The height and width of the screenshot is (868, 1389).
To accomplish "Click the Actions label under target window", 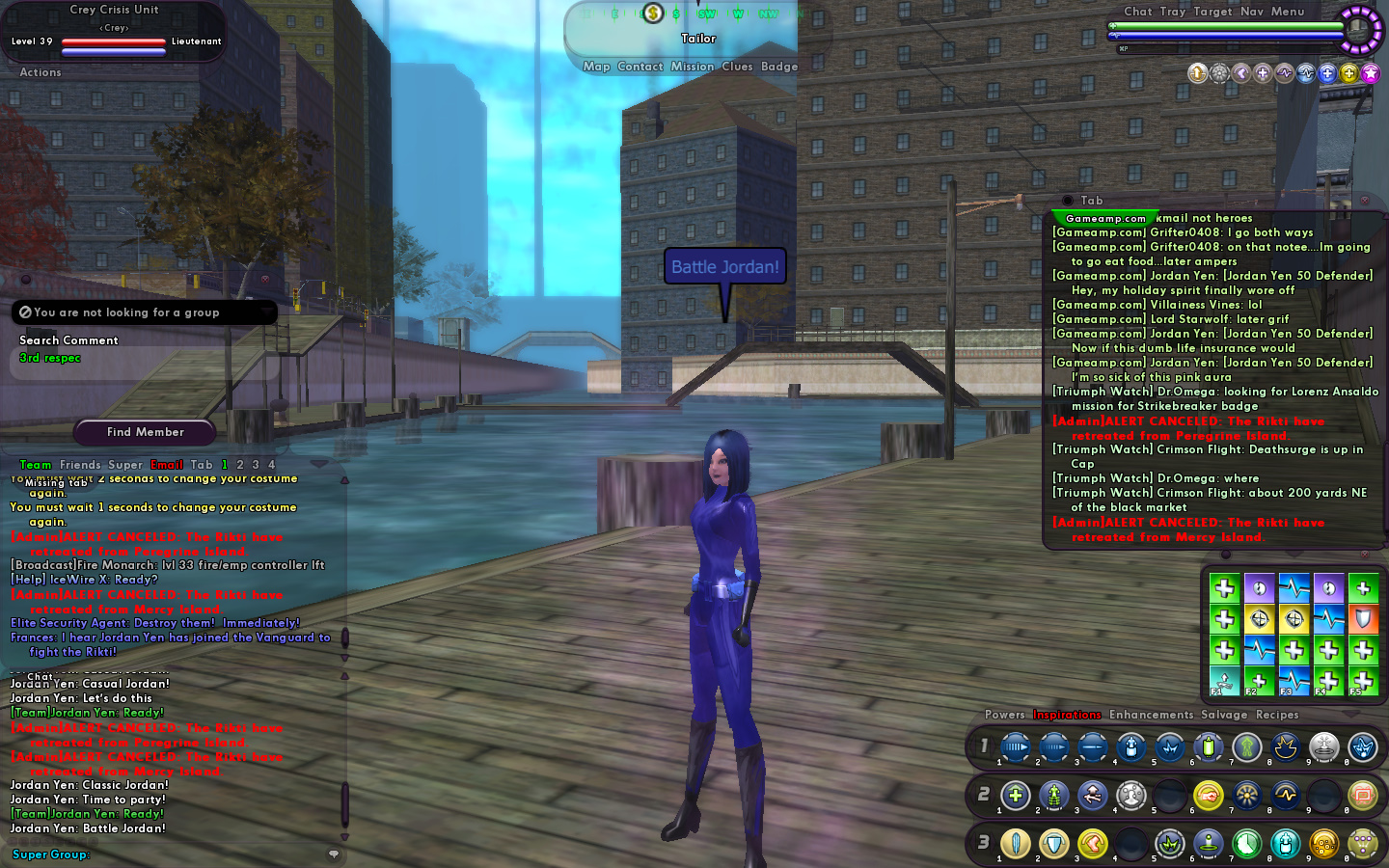I will 41,72.
